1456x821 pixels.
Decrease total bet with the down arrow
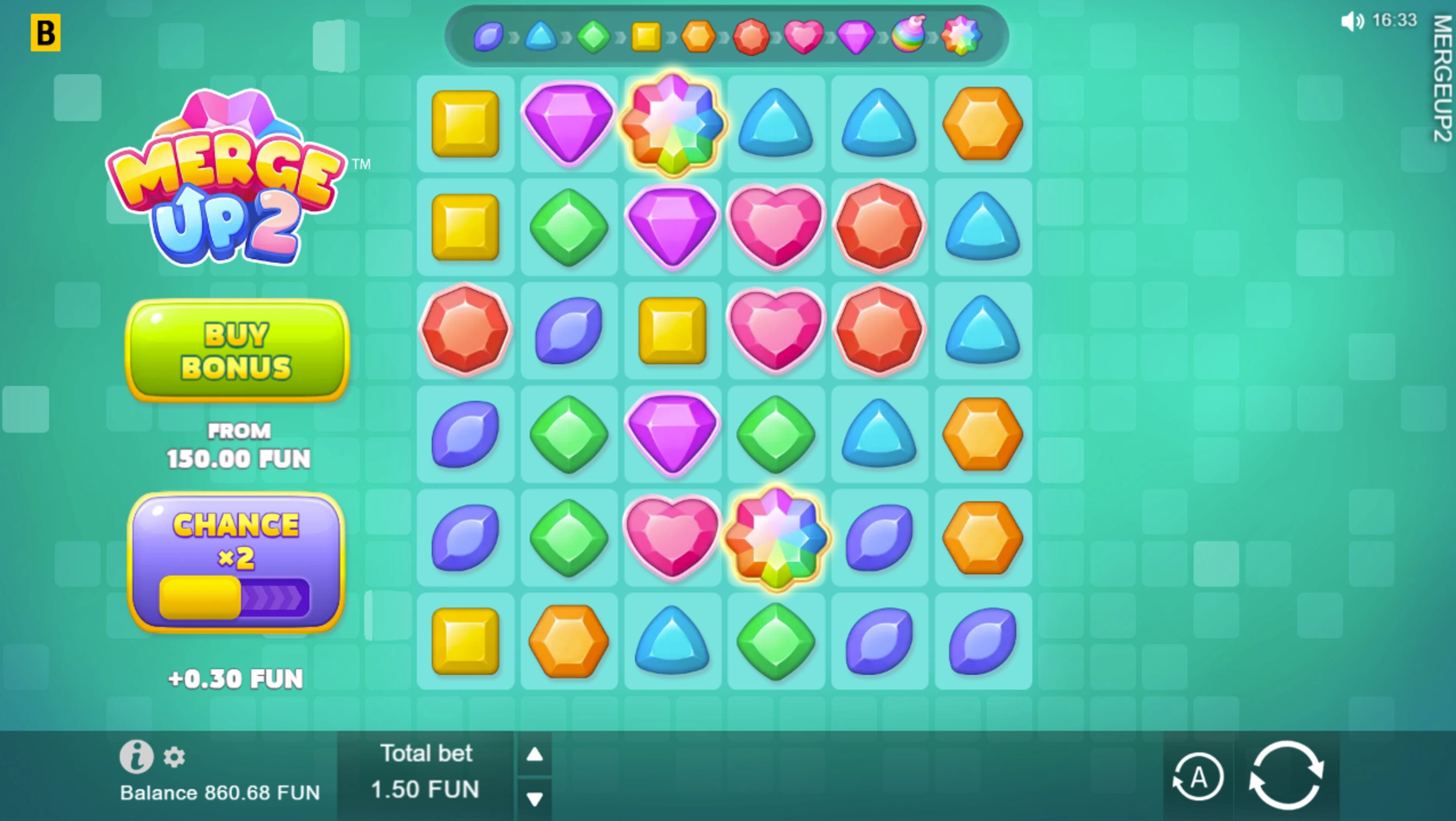(534, 798)
